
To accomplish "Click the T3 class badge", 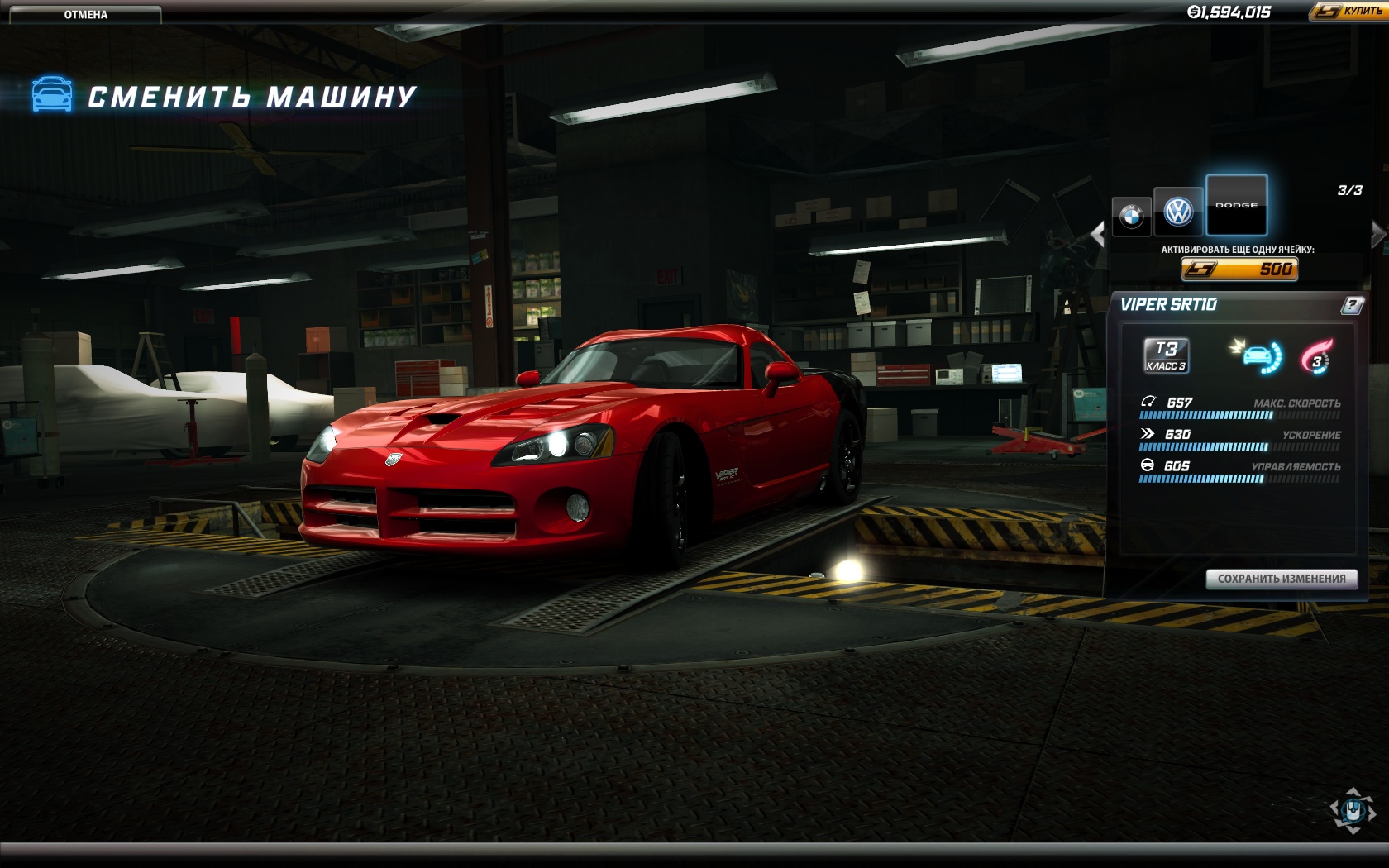I will tap(1166, 355).
